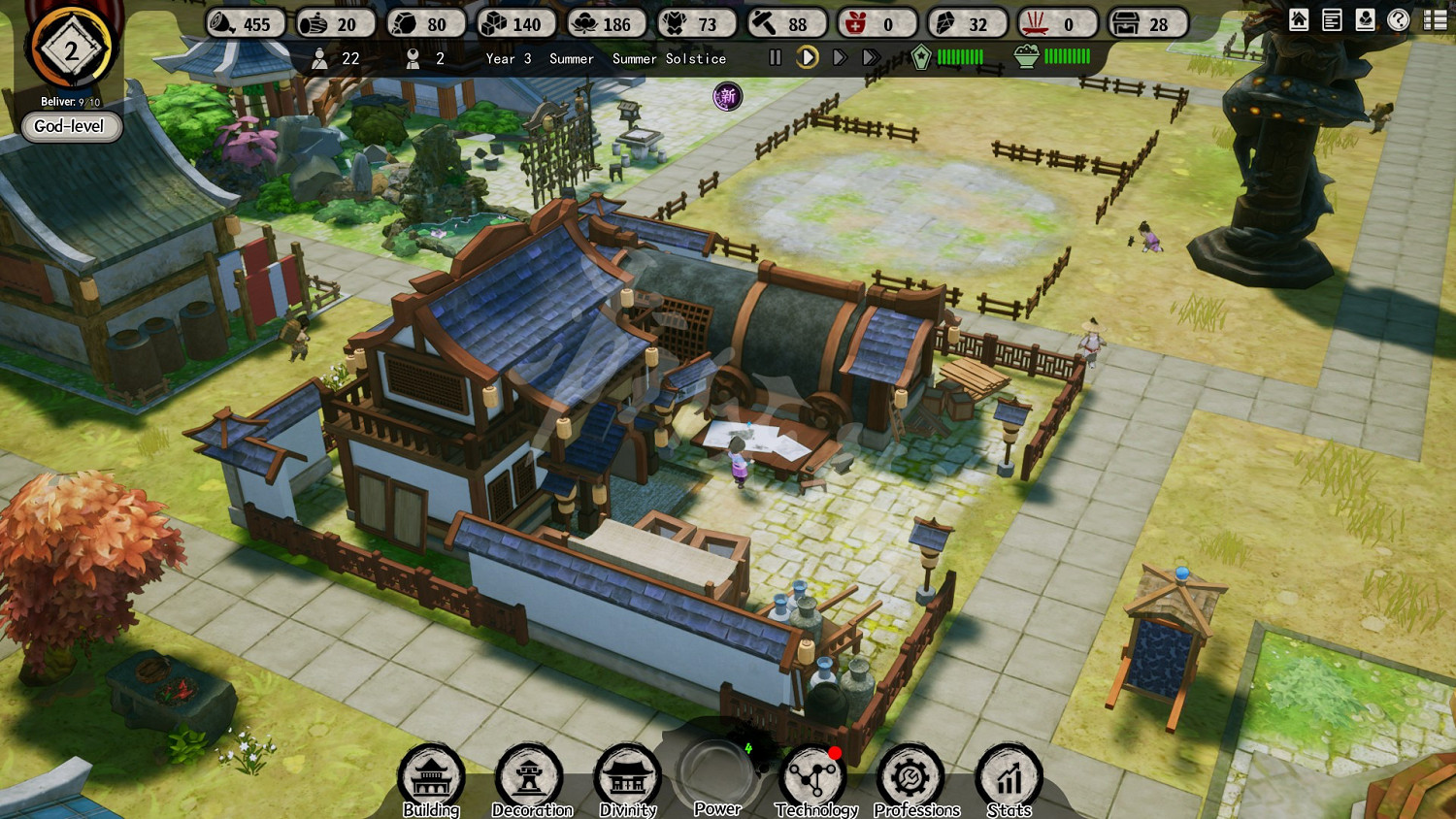The width and height of the screenshot is (1456, 819).
Task: Pause the game
Action: (775, 58)
